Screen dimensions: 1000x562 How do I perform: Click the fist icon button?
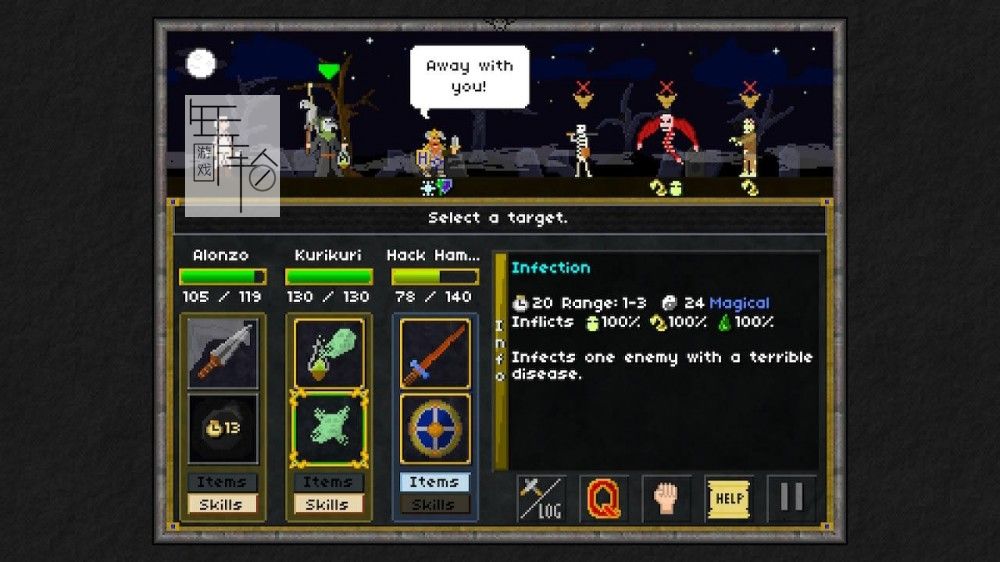click(x=666, y=498)
